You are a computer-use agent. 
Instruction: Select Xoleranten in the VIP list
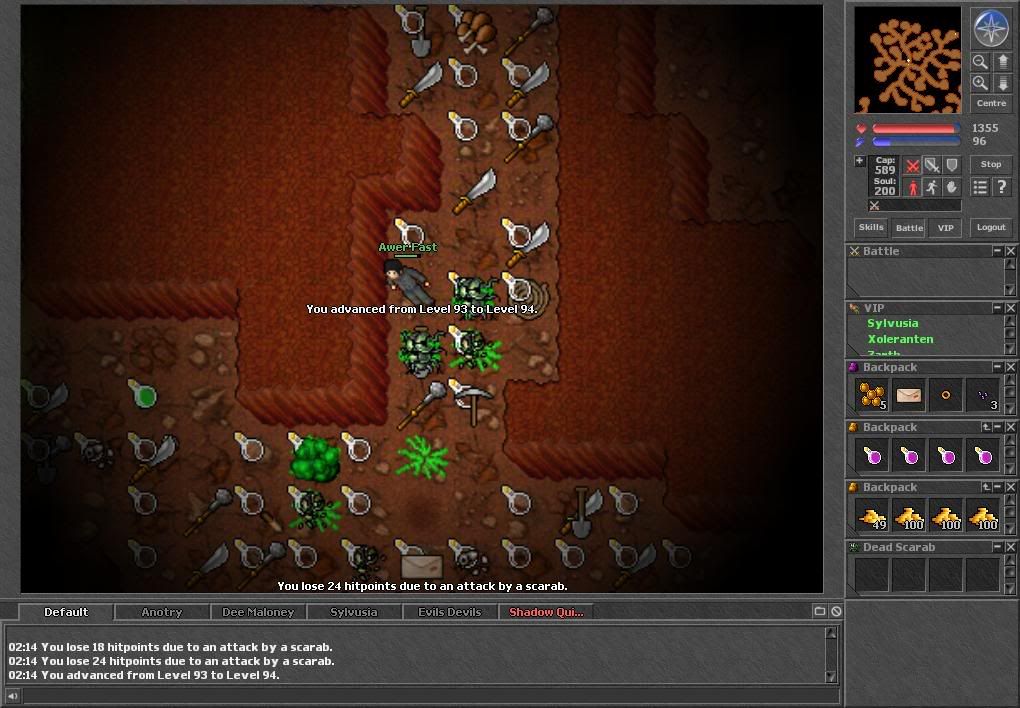(x=900, y=339)
